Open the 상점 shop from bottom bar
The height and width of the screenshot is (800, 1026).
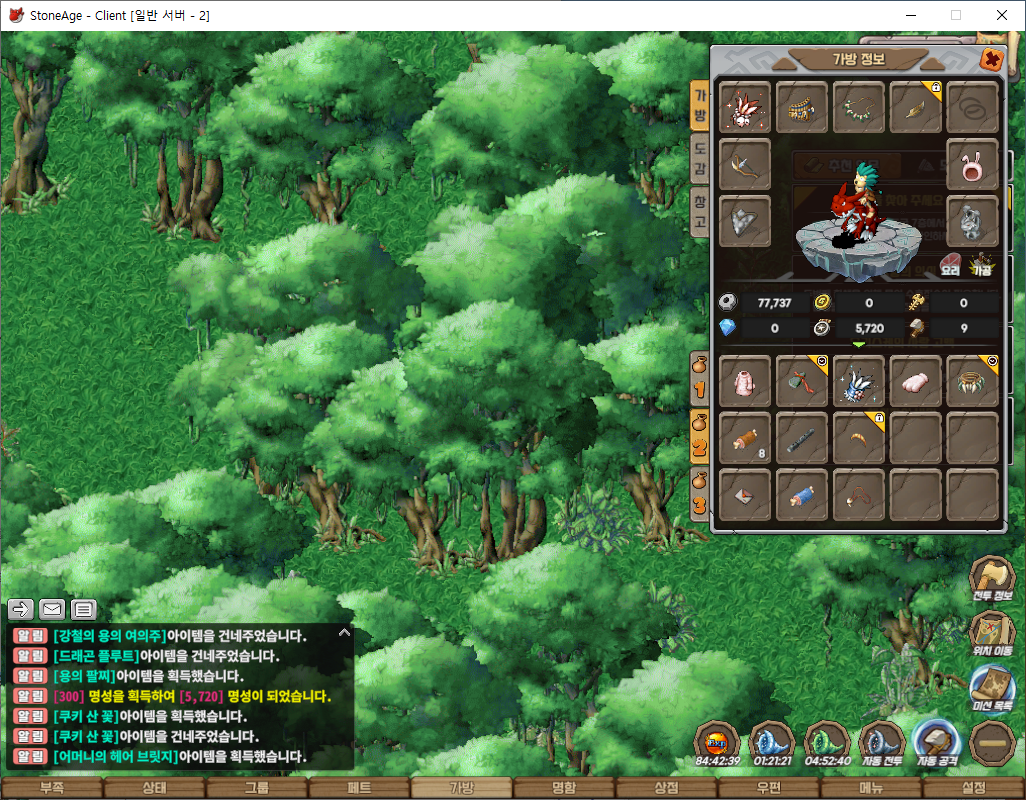point(666,788)
